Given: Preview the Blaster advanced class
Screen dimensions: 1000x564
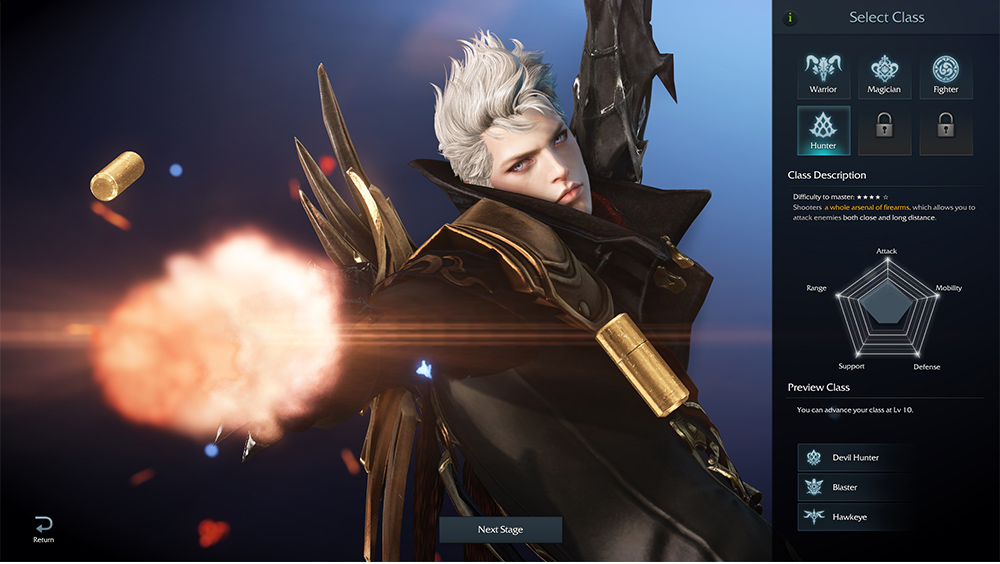Looking at the screenshot, I should point(855,487).
